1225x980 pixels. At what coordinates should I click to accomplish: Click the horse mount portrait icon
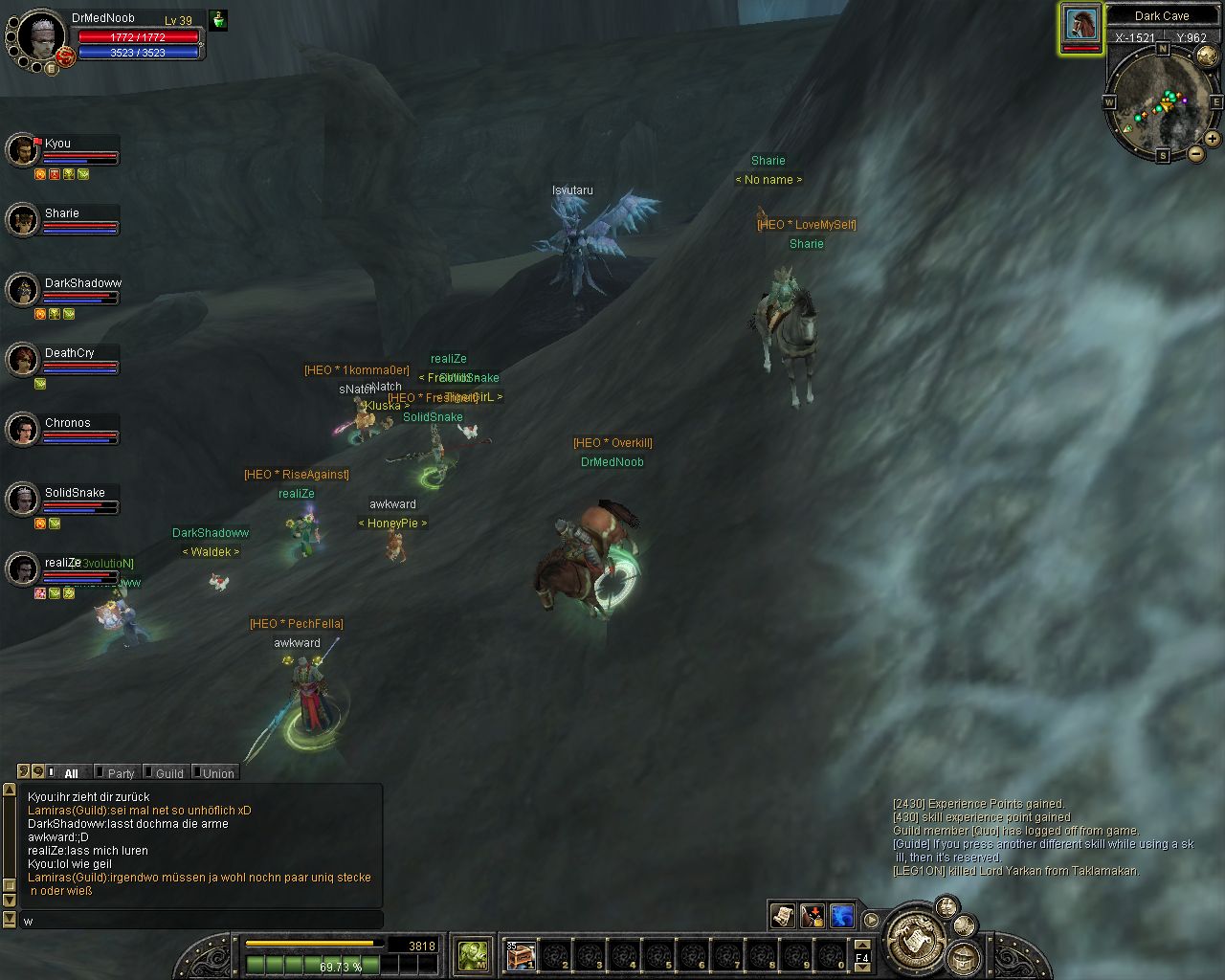coord(1080,25)
